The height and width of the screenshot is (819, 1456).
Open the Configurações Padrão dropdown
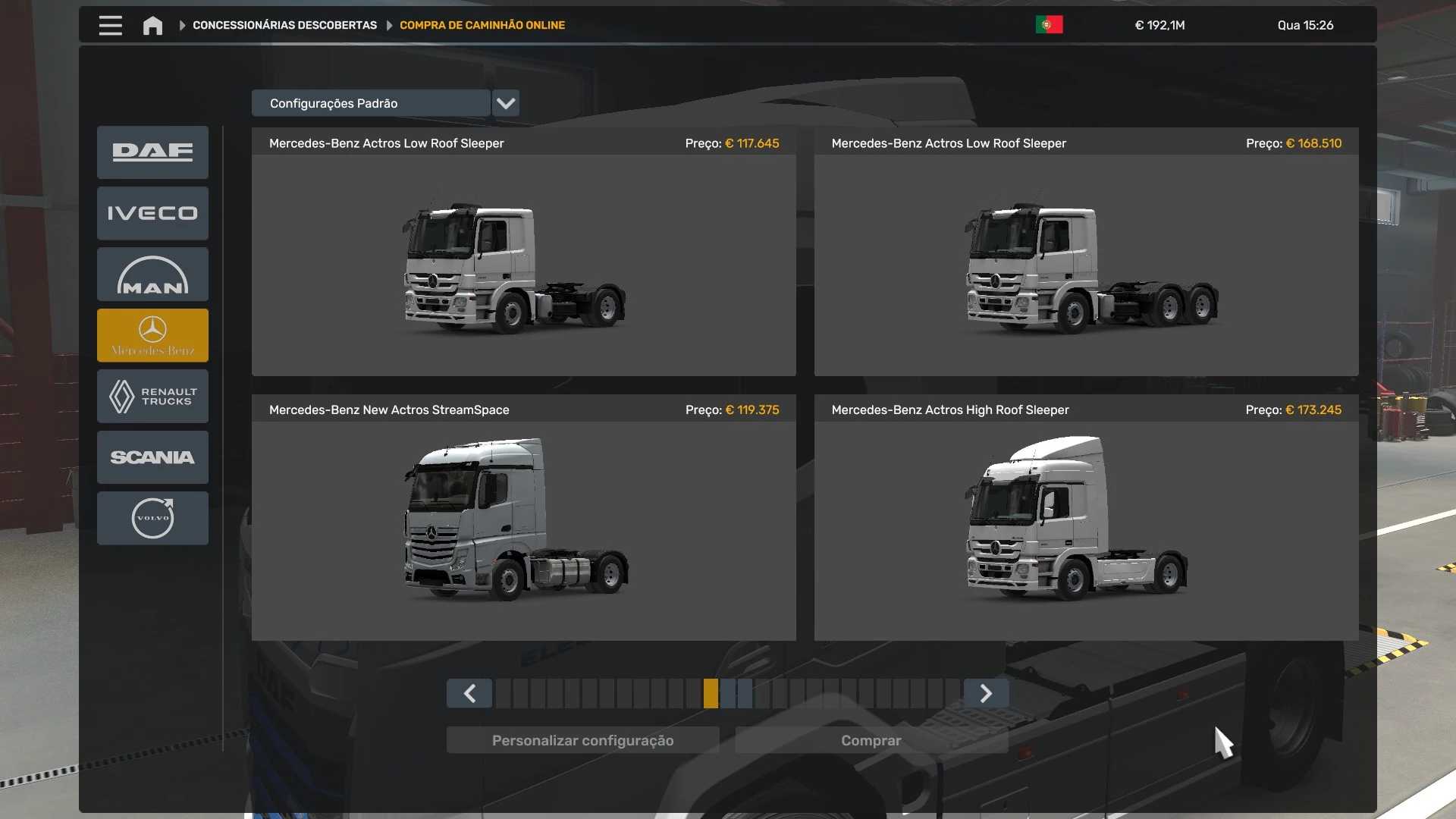505,103
